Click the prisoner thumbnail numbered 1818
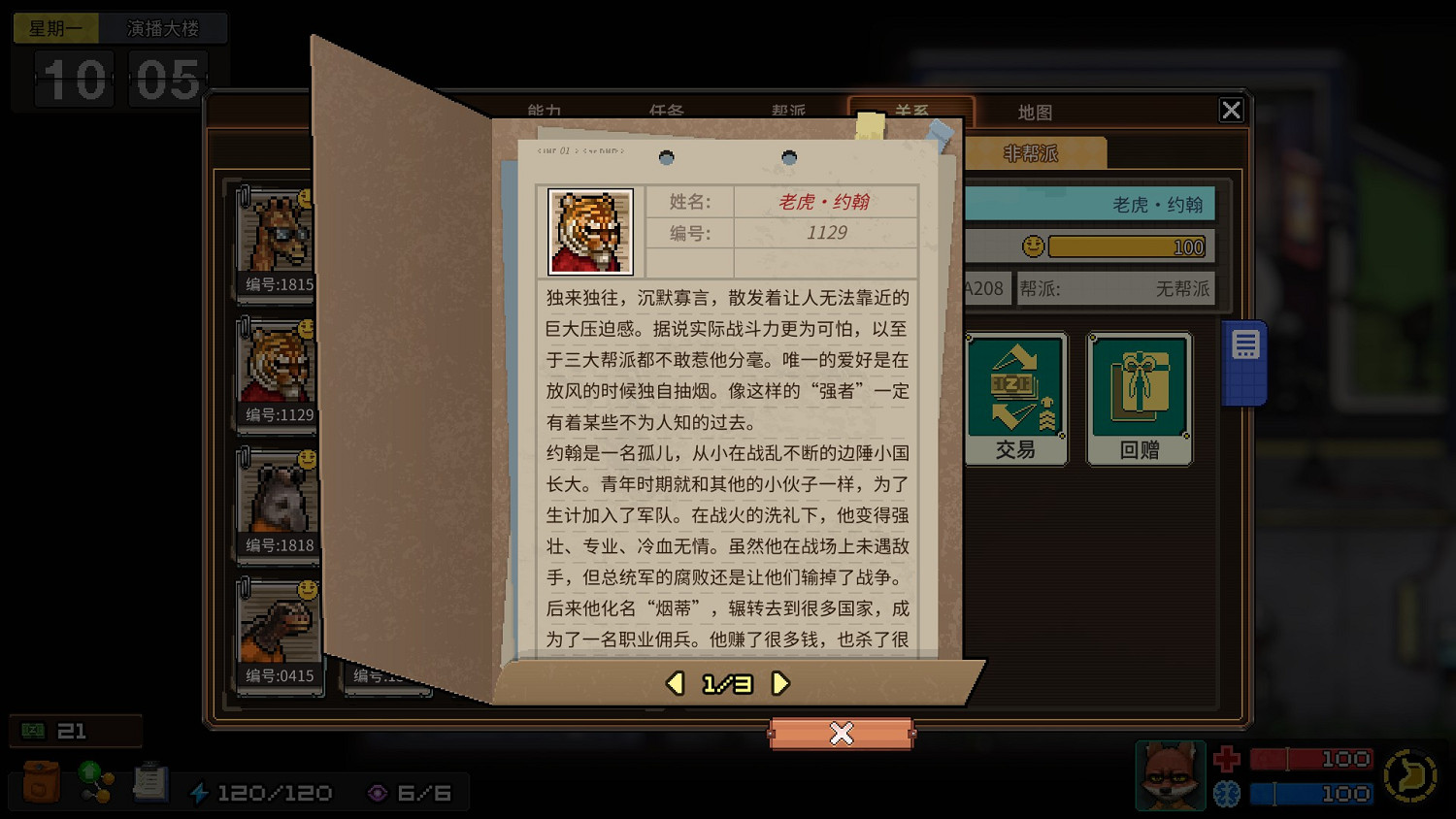1456x819 pixels. (279, 500)
